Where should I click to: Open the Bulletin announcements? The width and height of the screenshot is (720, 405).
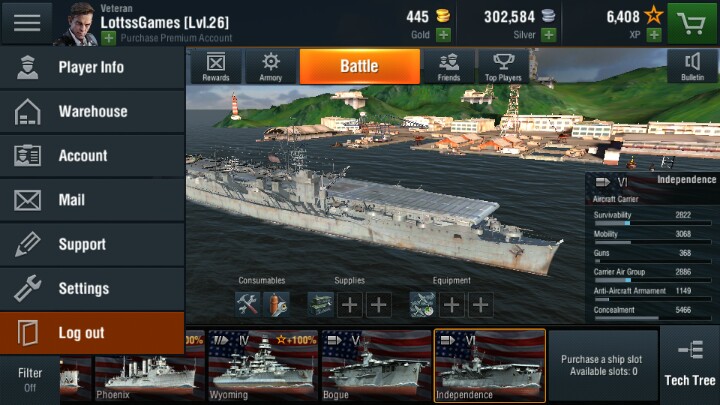click(692, 66)
